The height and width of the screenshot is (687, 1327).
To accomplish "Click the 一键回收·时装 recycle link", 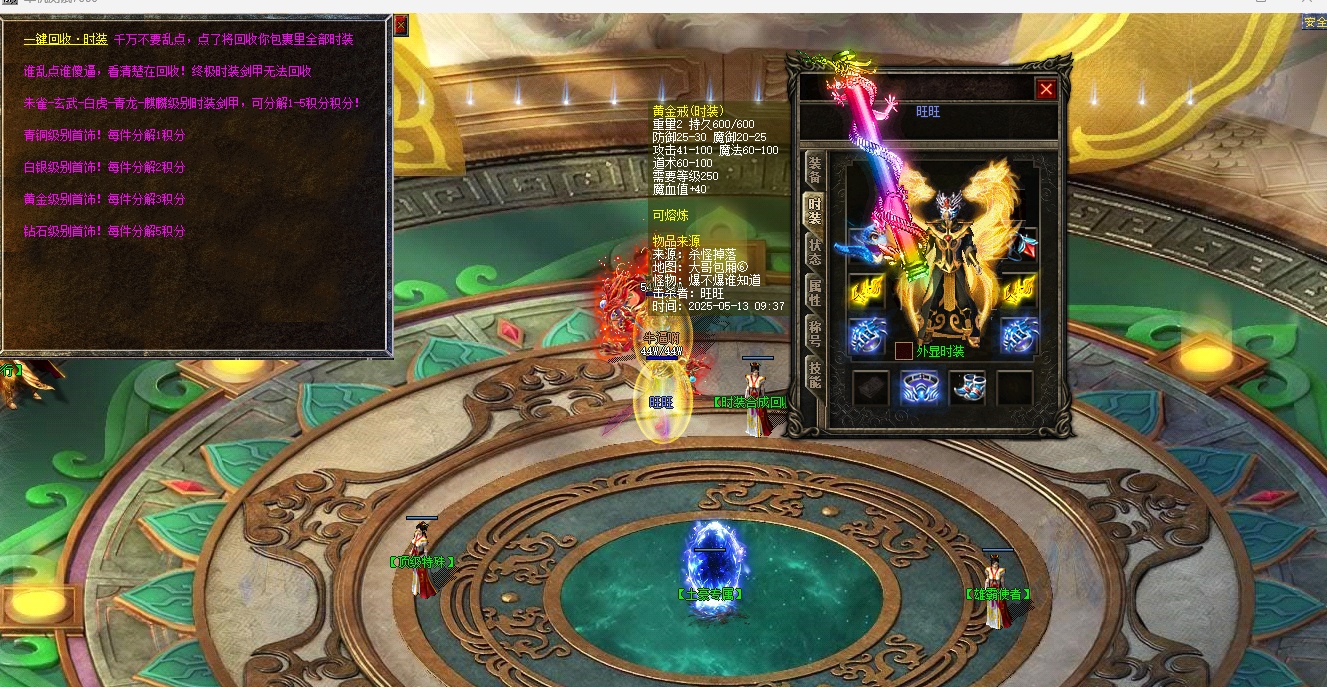I will pos(65,40).
